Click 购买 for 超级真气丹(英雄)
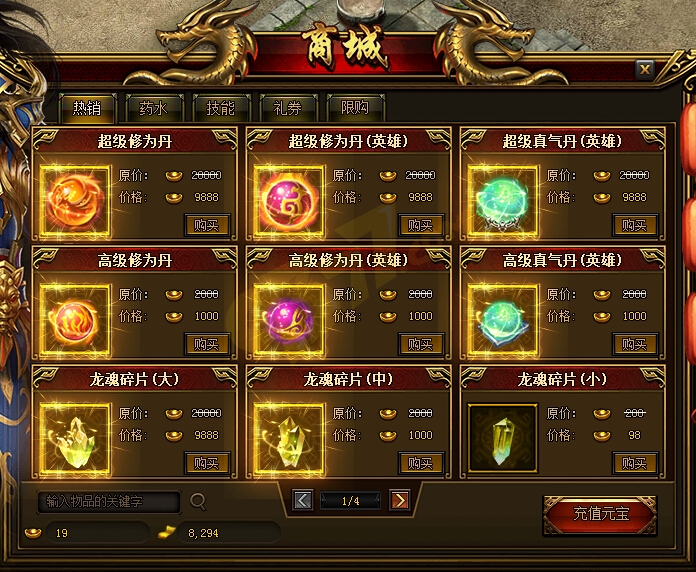The width and height of the screenshot is (696, 572). tap(635, 225)
